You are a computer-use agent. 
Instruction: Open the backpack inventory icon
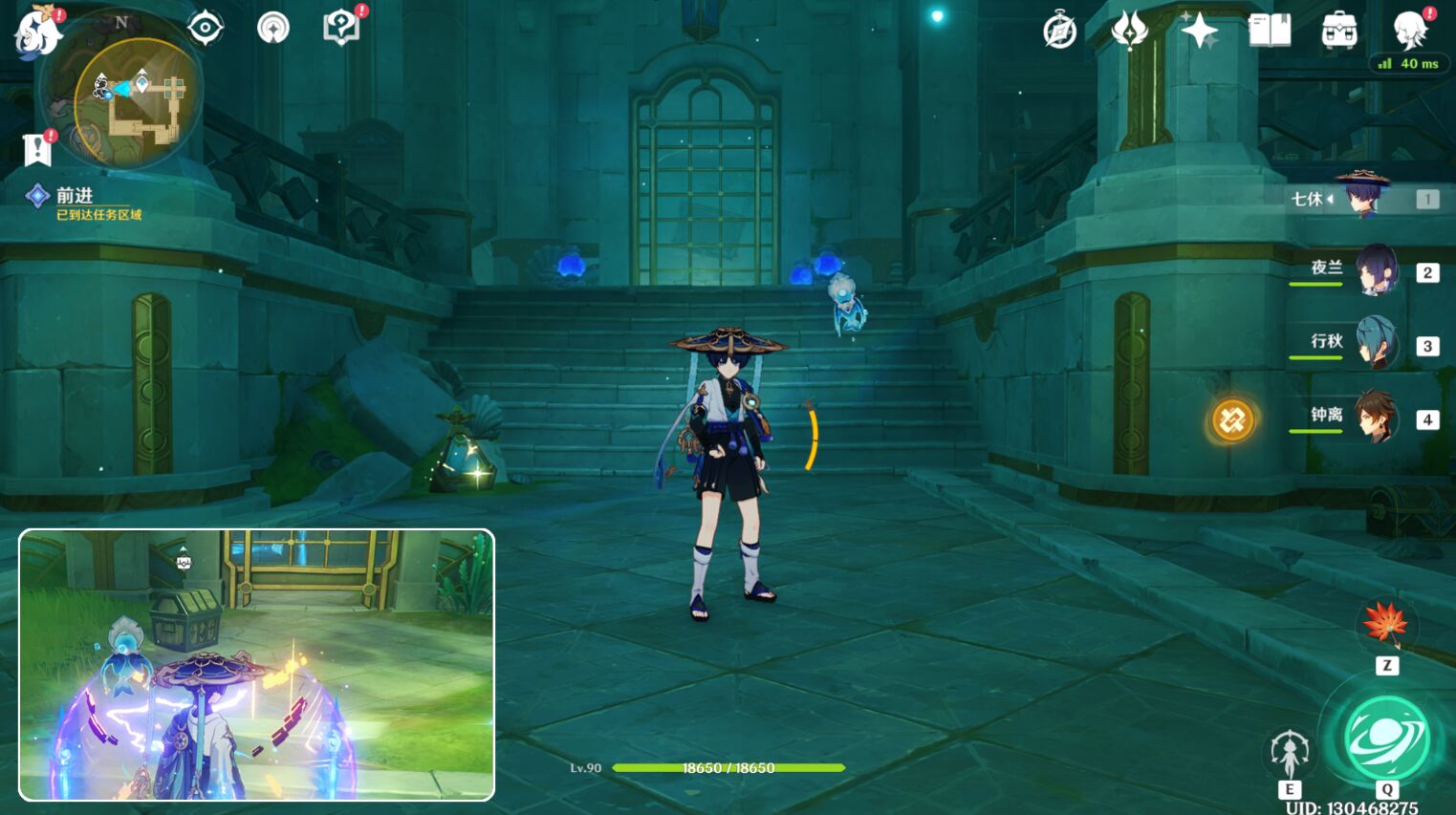(x=1339, y=32)
